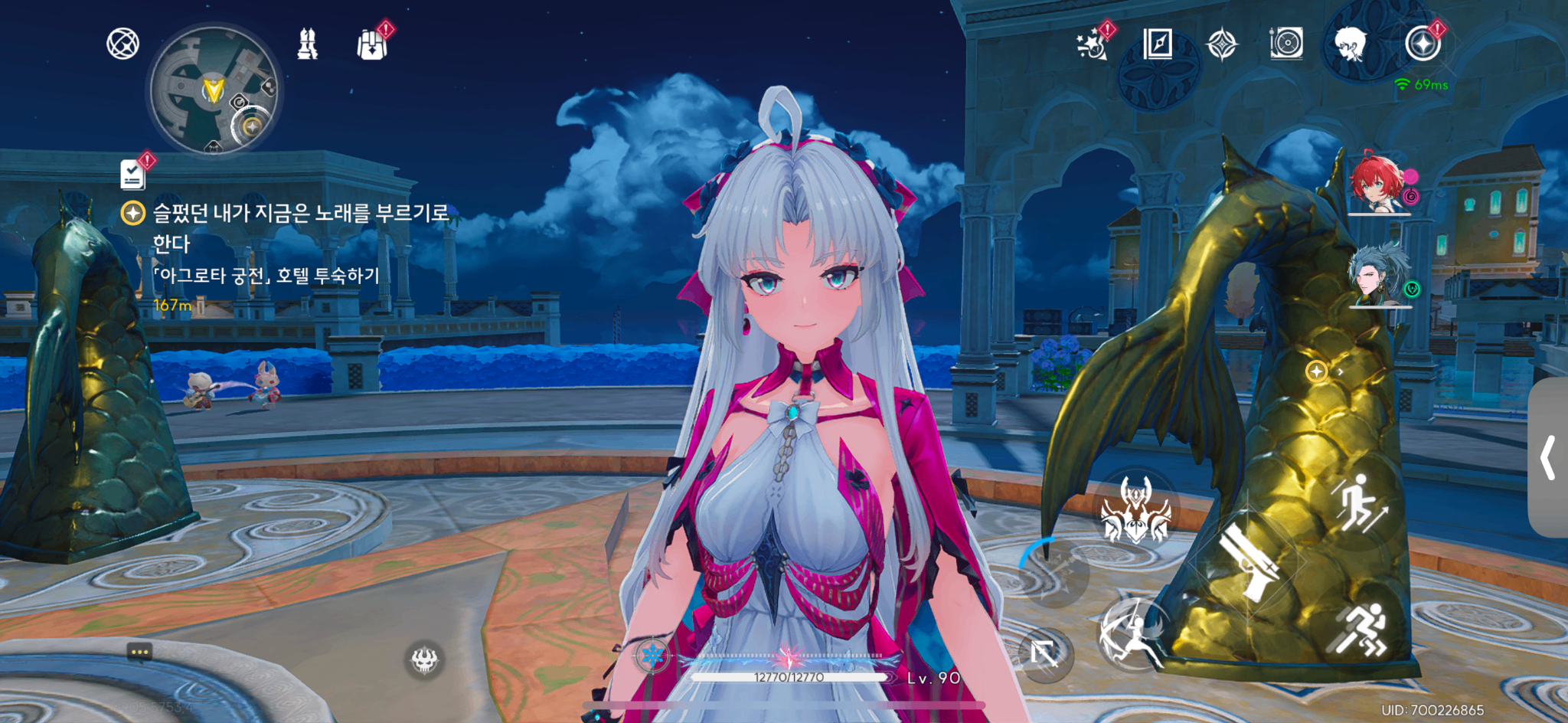This screenshot has width=1568, height=723.
Task: Expand the circular minimap
Action: click(214, 90)
